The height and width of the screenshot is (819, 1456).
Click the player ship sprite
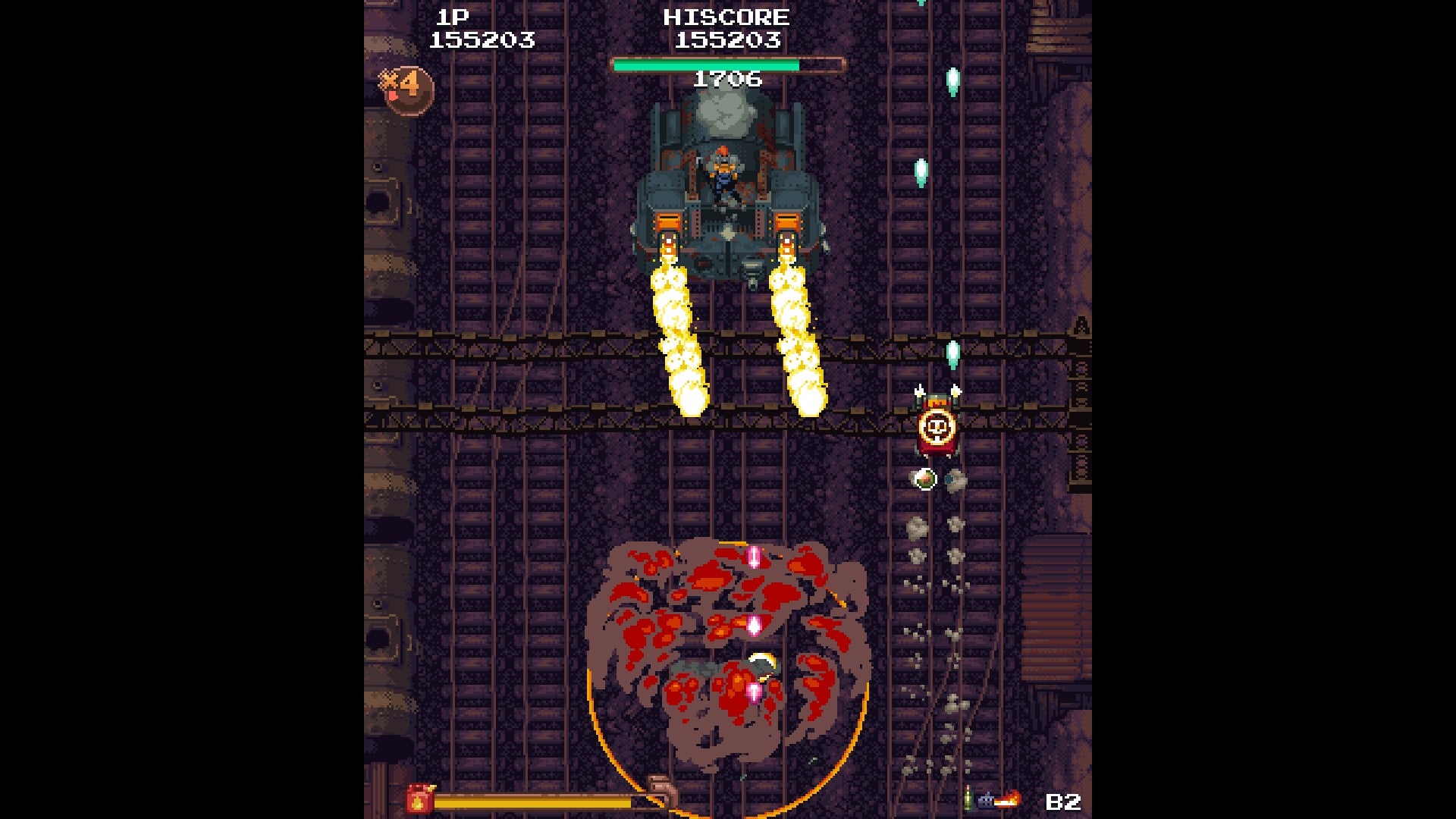coord(762,661)
